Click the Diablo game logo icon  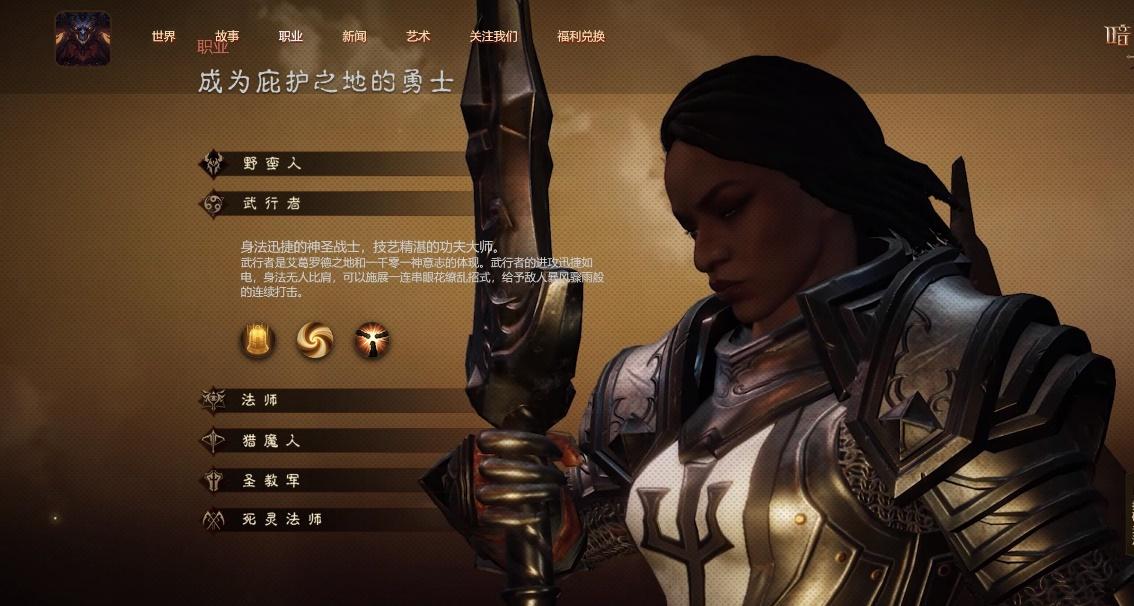point(82,38)
